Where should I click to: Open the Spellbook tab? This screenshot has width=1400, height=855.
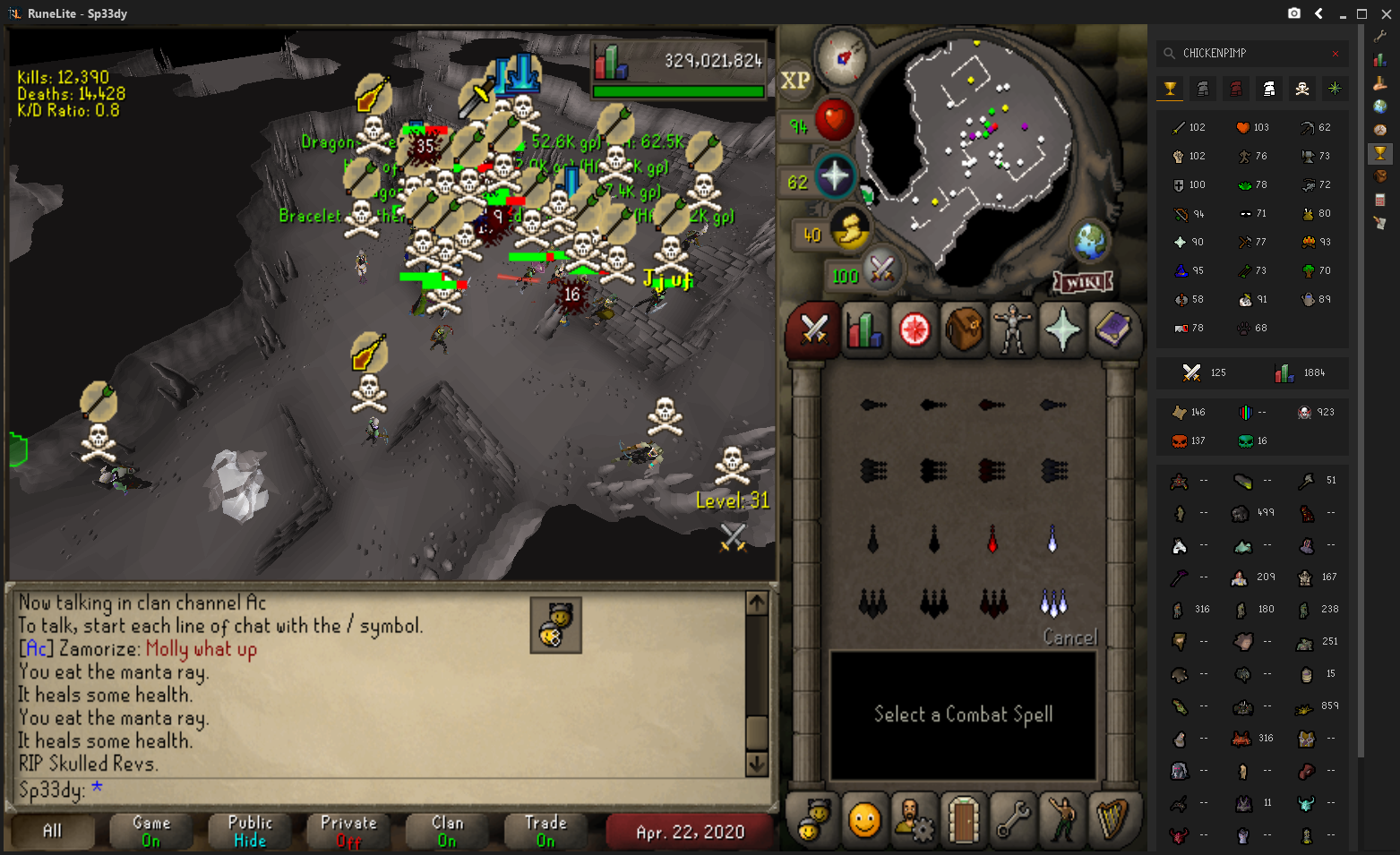pyautogui.click(x=1112, y=330)
